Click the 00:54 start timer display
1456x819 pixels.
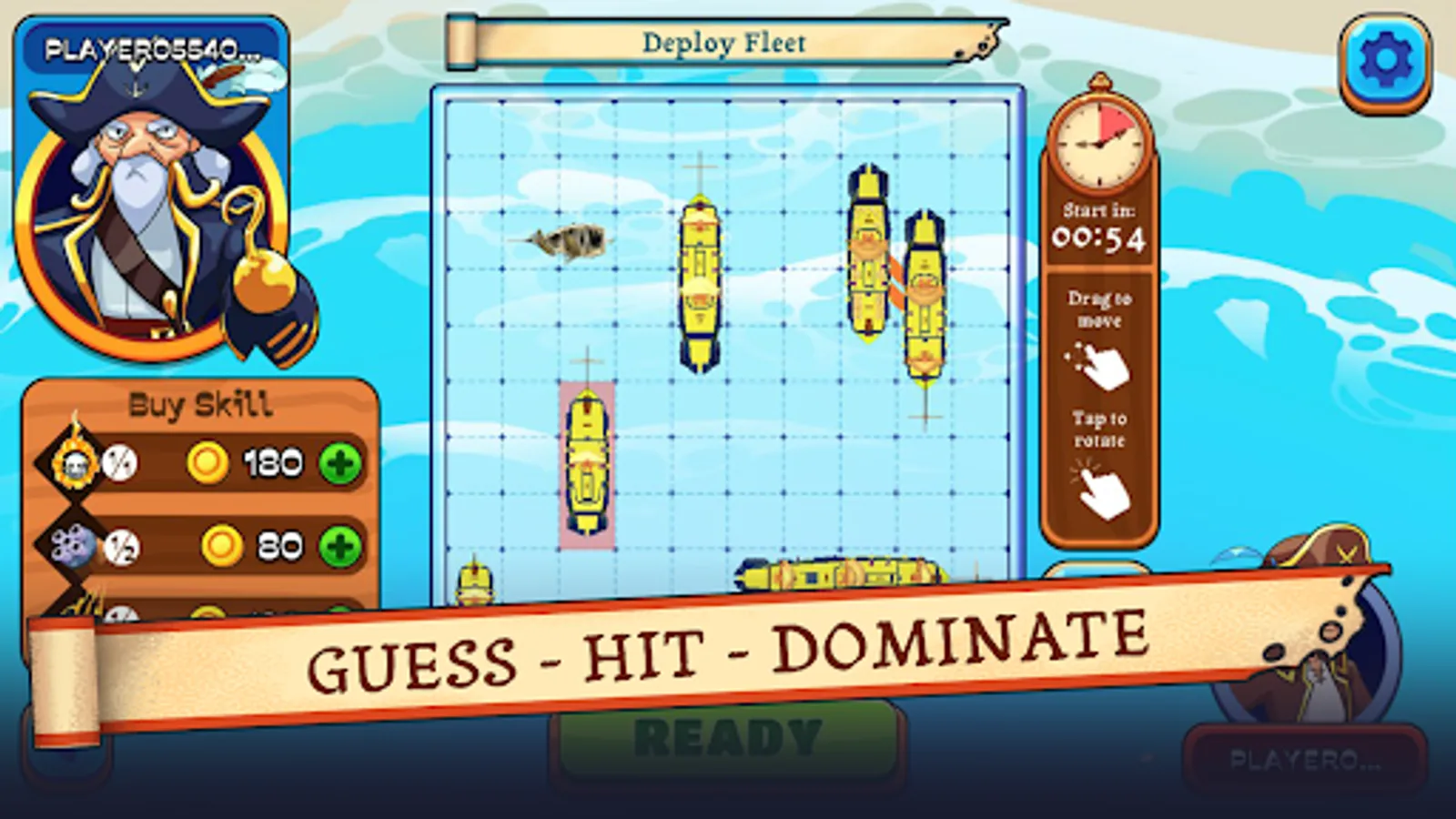1100,239
